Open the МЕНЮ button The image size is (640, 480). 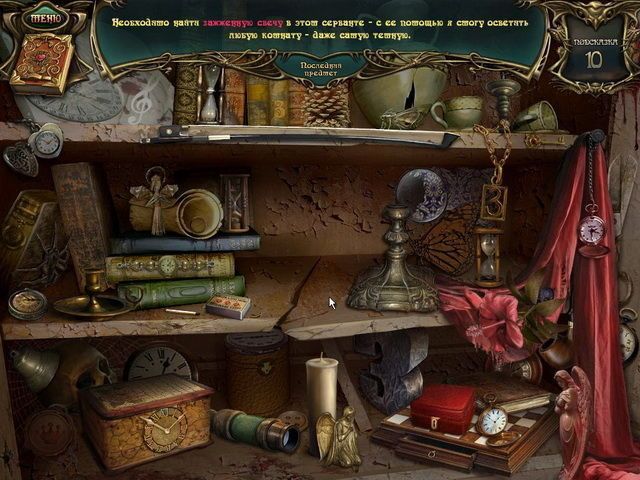[x=44, y=17]
